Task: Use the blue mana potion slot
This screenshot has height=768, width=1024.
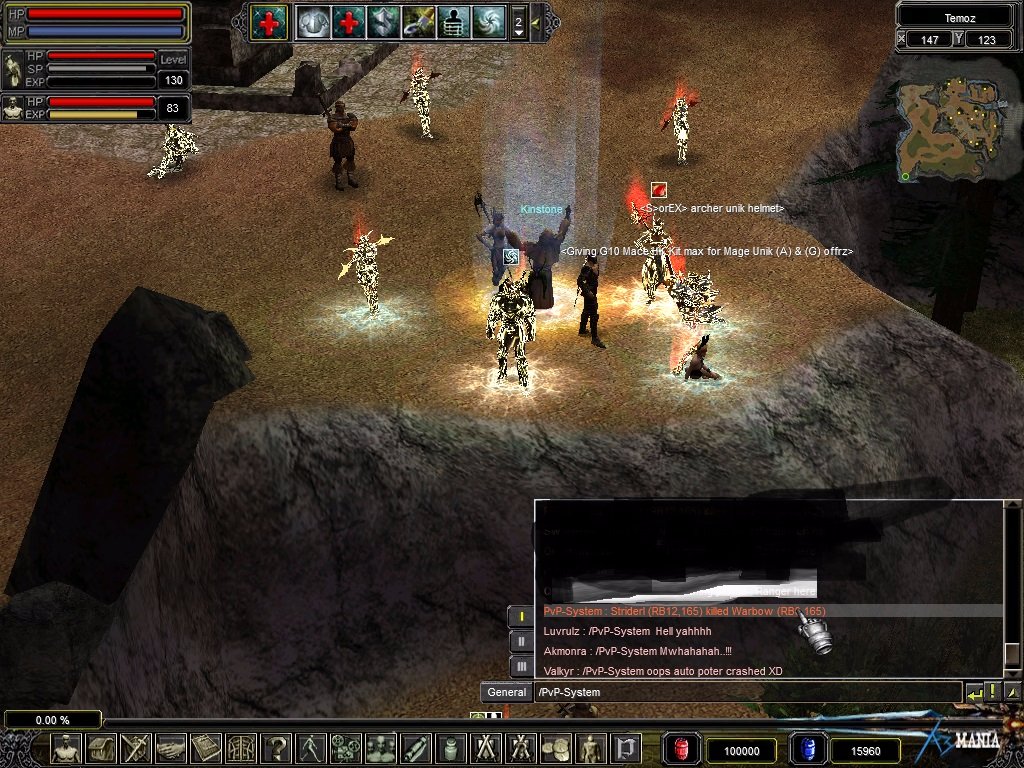Action: pyautogui.click(x=808, y=749)
